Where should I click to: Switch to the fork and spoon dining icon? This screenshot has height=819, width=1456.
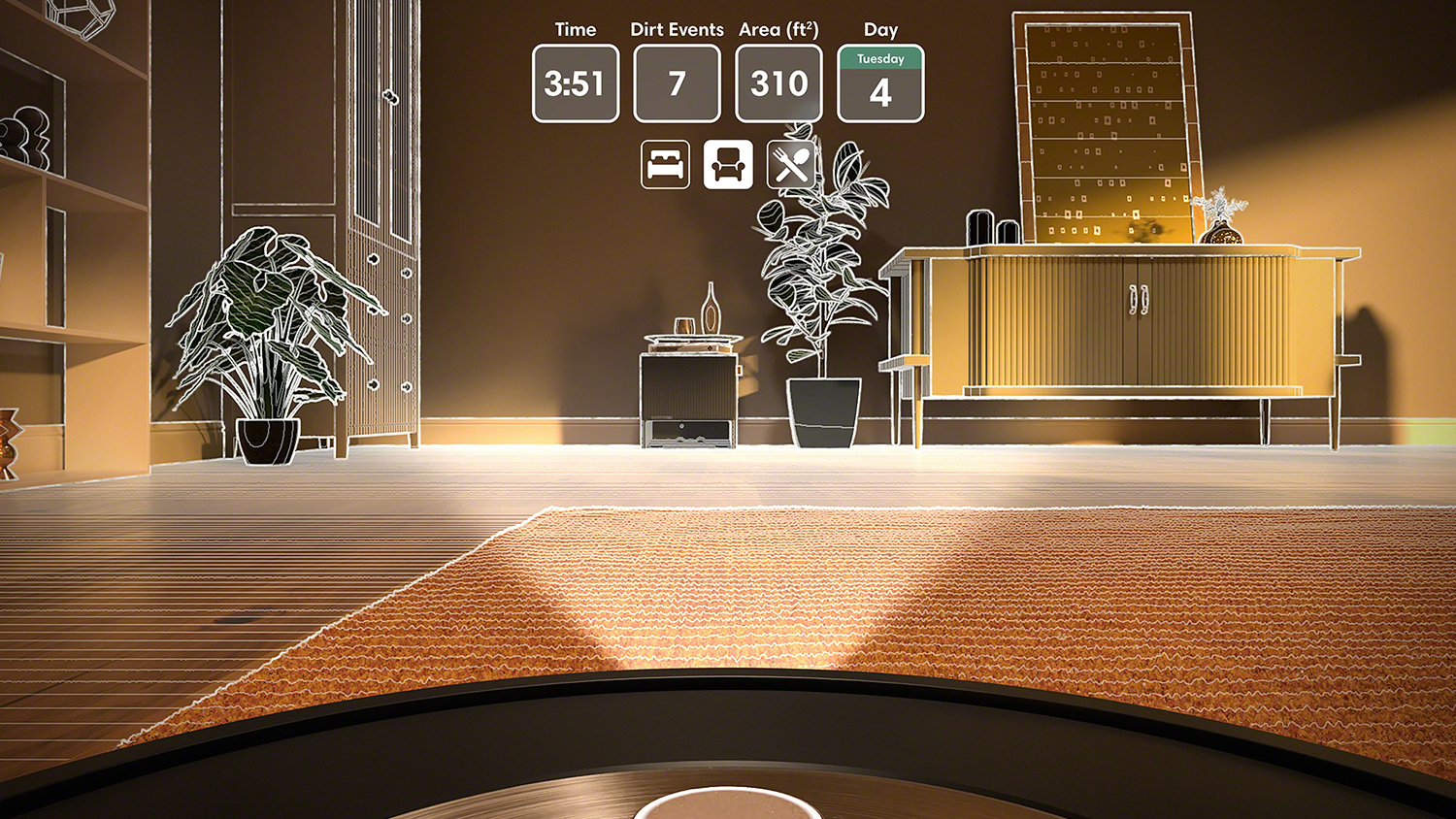point(791,165)
